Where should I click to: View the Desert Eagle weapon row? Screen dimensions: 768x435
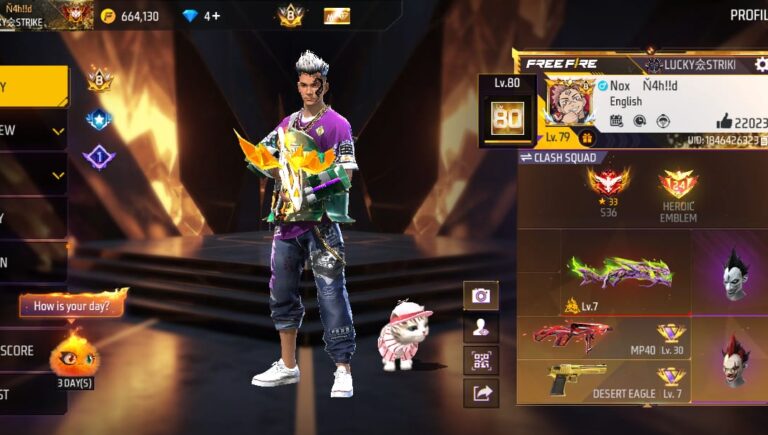602,381
